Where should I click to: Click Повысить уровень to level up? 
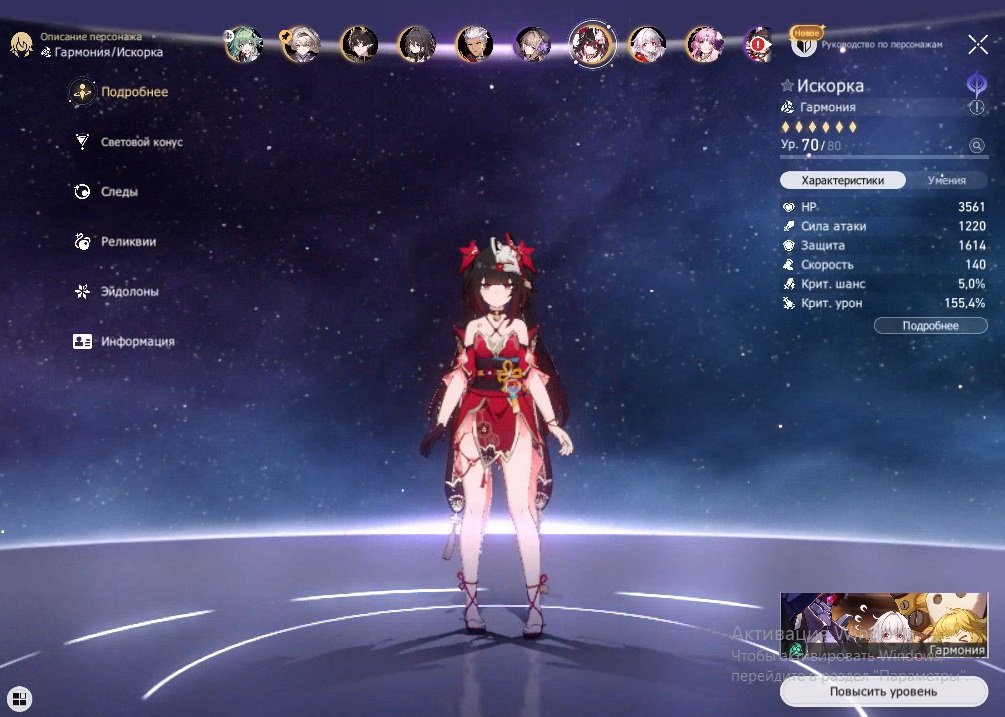(883, 691)
